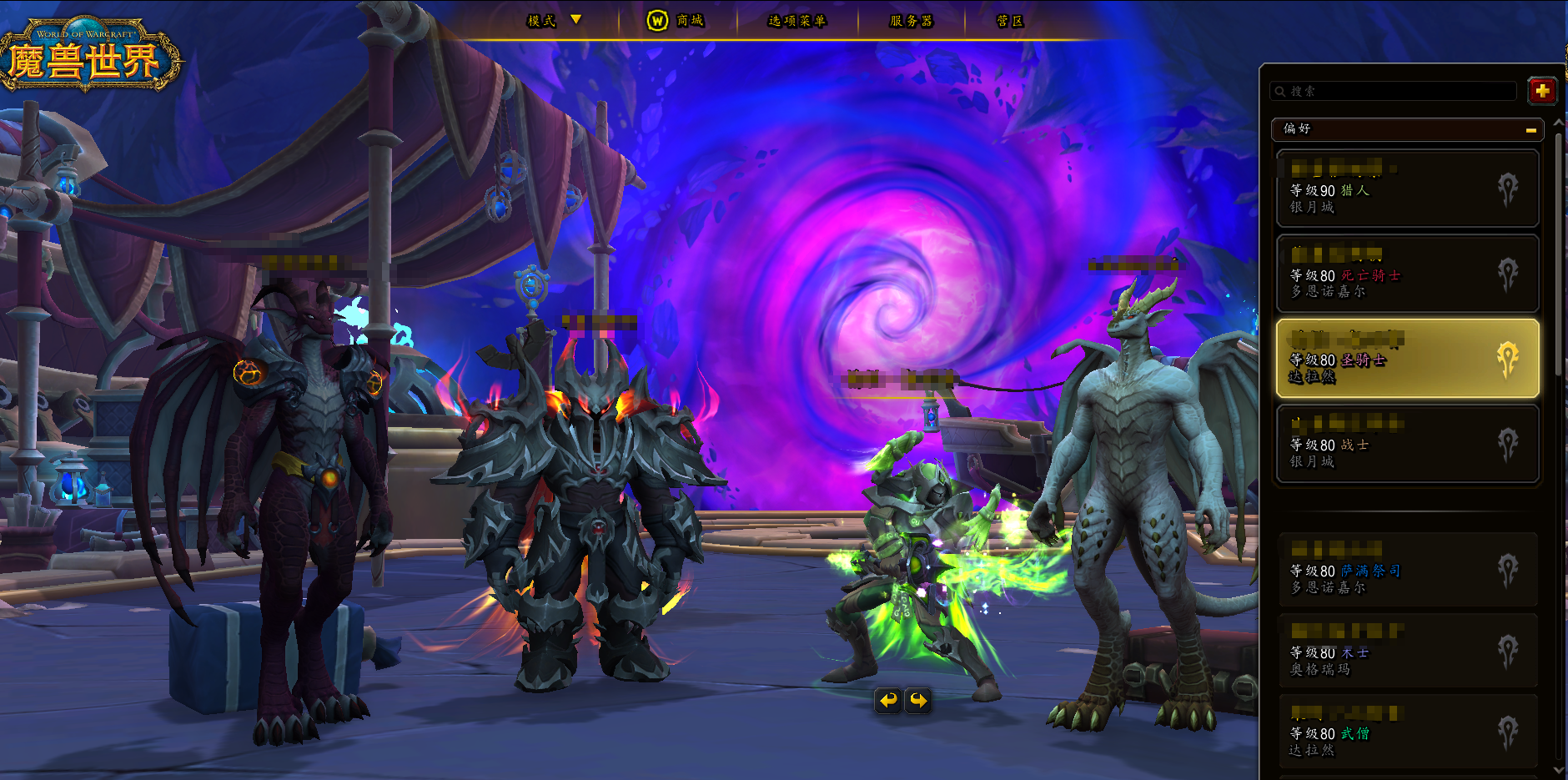Select the level 90 猎人 character

(x=1407, y=189)
